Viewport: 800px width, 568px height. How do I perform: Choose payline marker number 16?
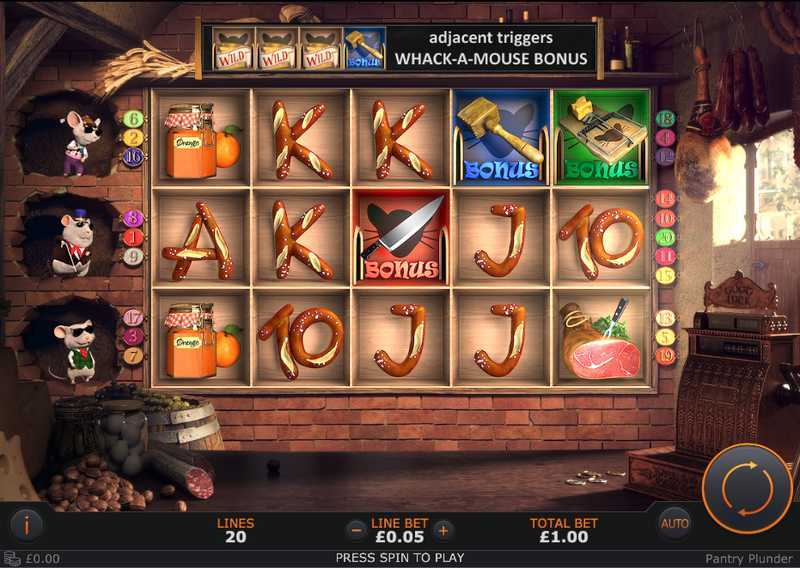click(x=134, y=156)
